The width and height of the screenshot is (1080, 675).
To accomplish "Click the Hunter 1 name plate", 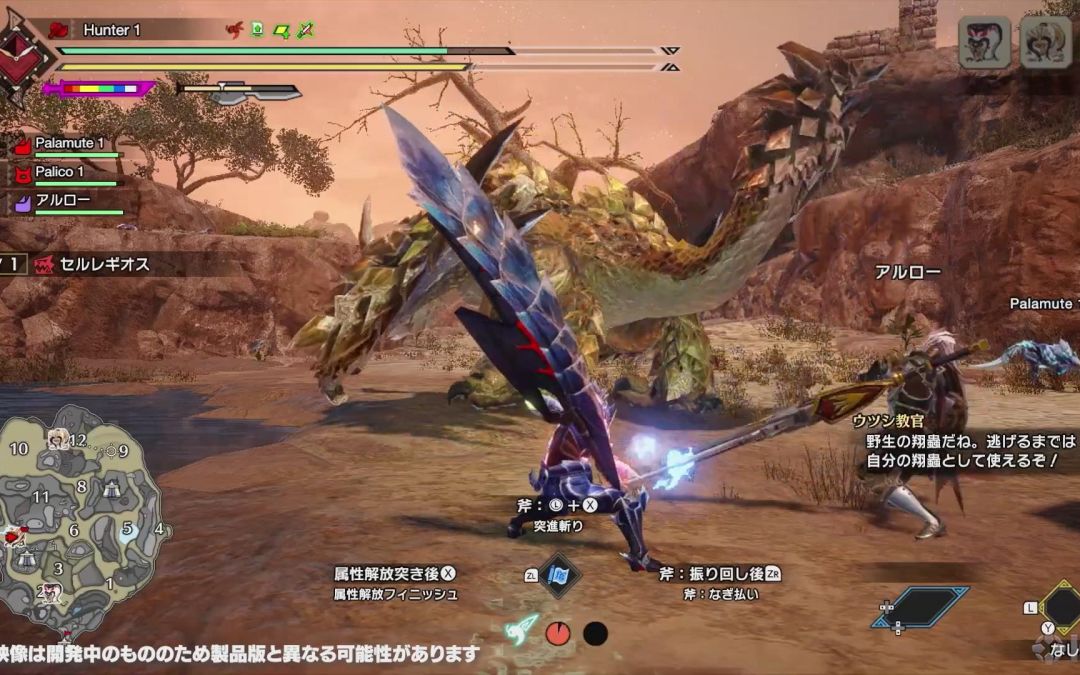I will click(x=111, y=30).
